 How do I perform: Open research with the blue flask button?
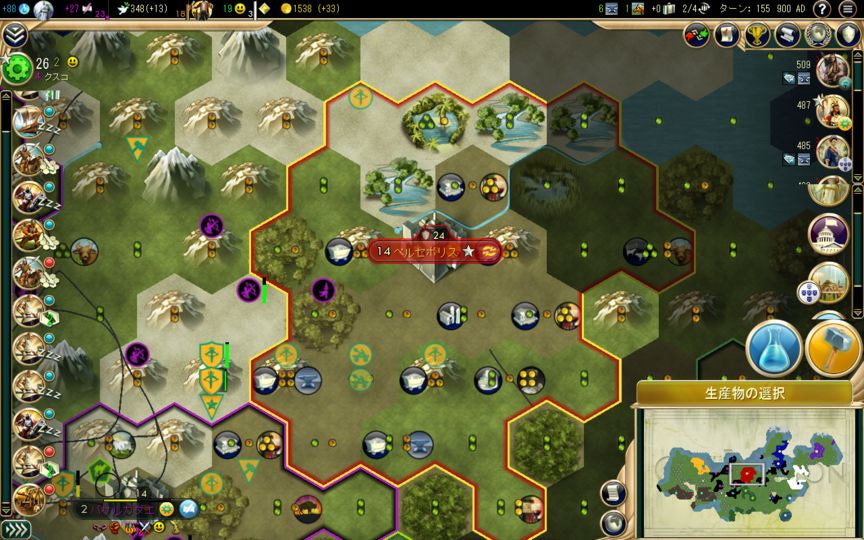[774, 348]
